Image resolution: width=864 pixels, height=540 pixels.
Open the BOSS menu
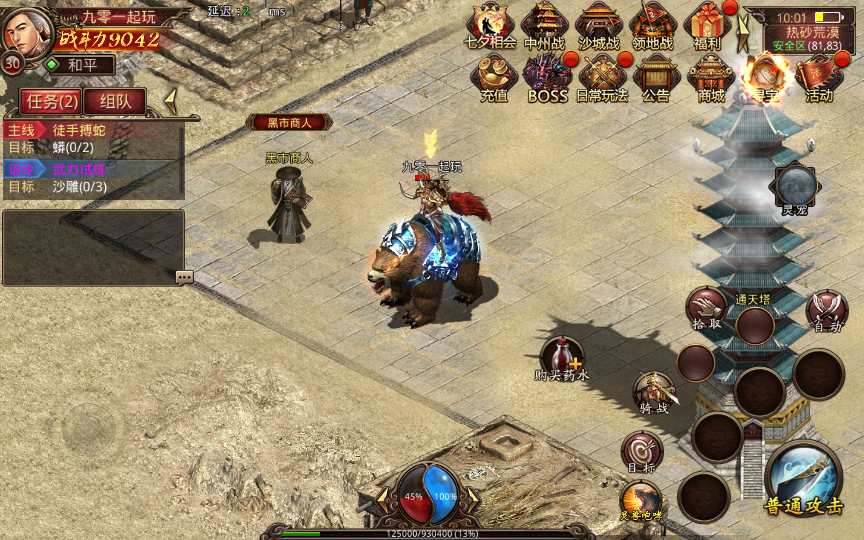point(547,76)
